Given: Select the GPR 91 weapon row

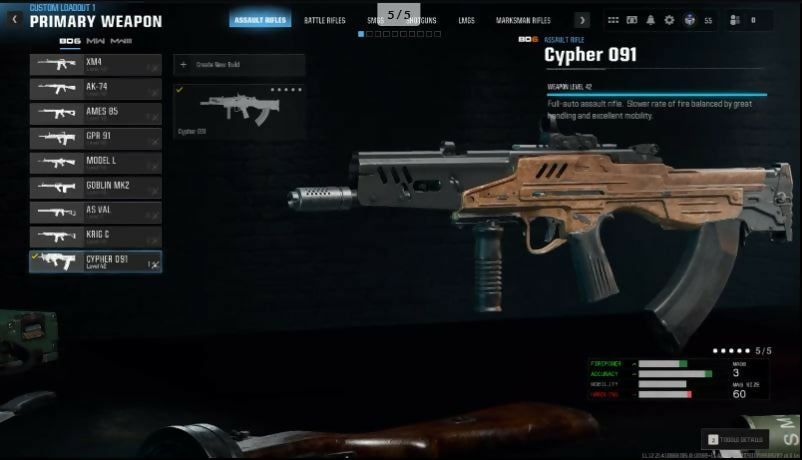Looking at the screenshot, I should [x=95, y=138].
